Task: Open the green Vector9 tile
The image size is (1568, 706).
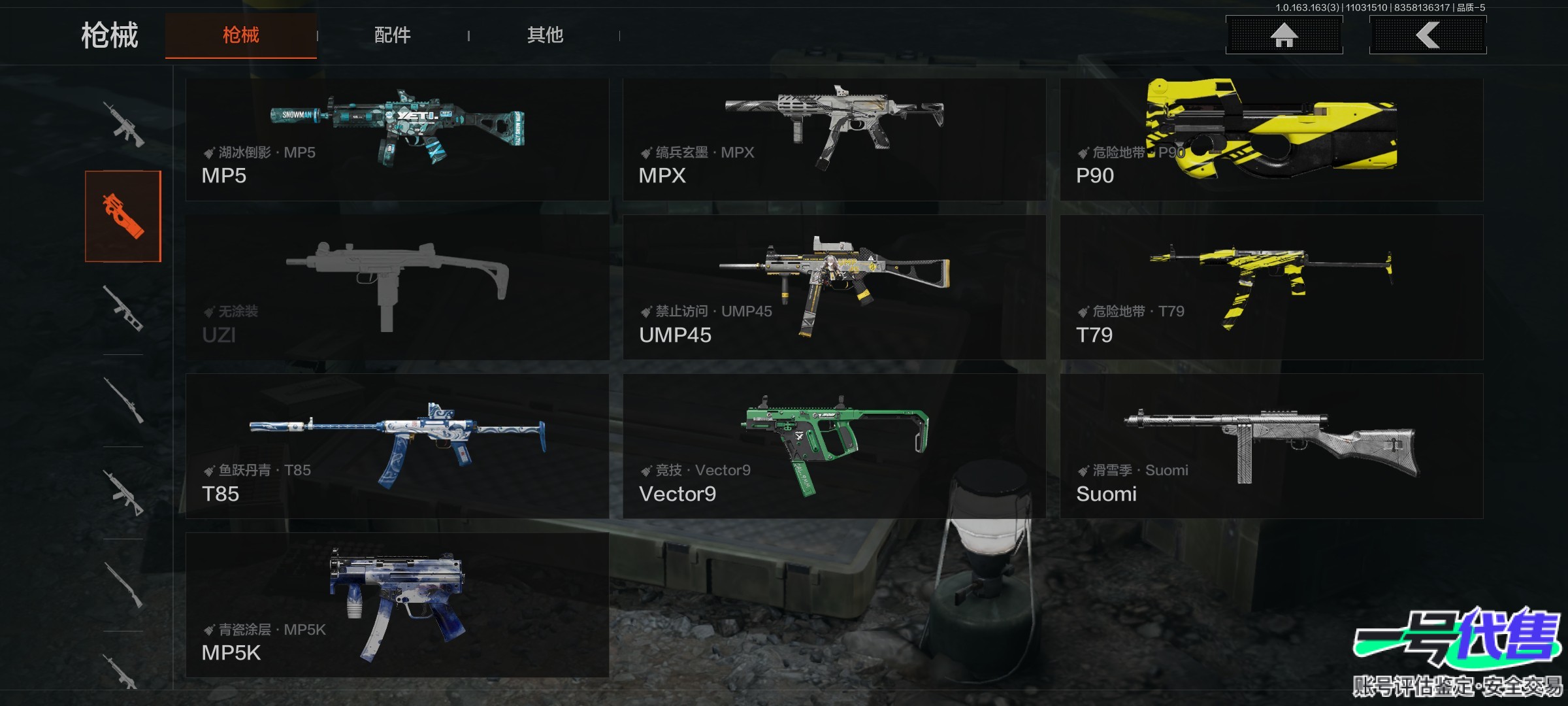Action: (834, 446)
